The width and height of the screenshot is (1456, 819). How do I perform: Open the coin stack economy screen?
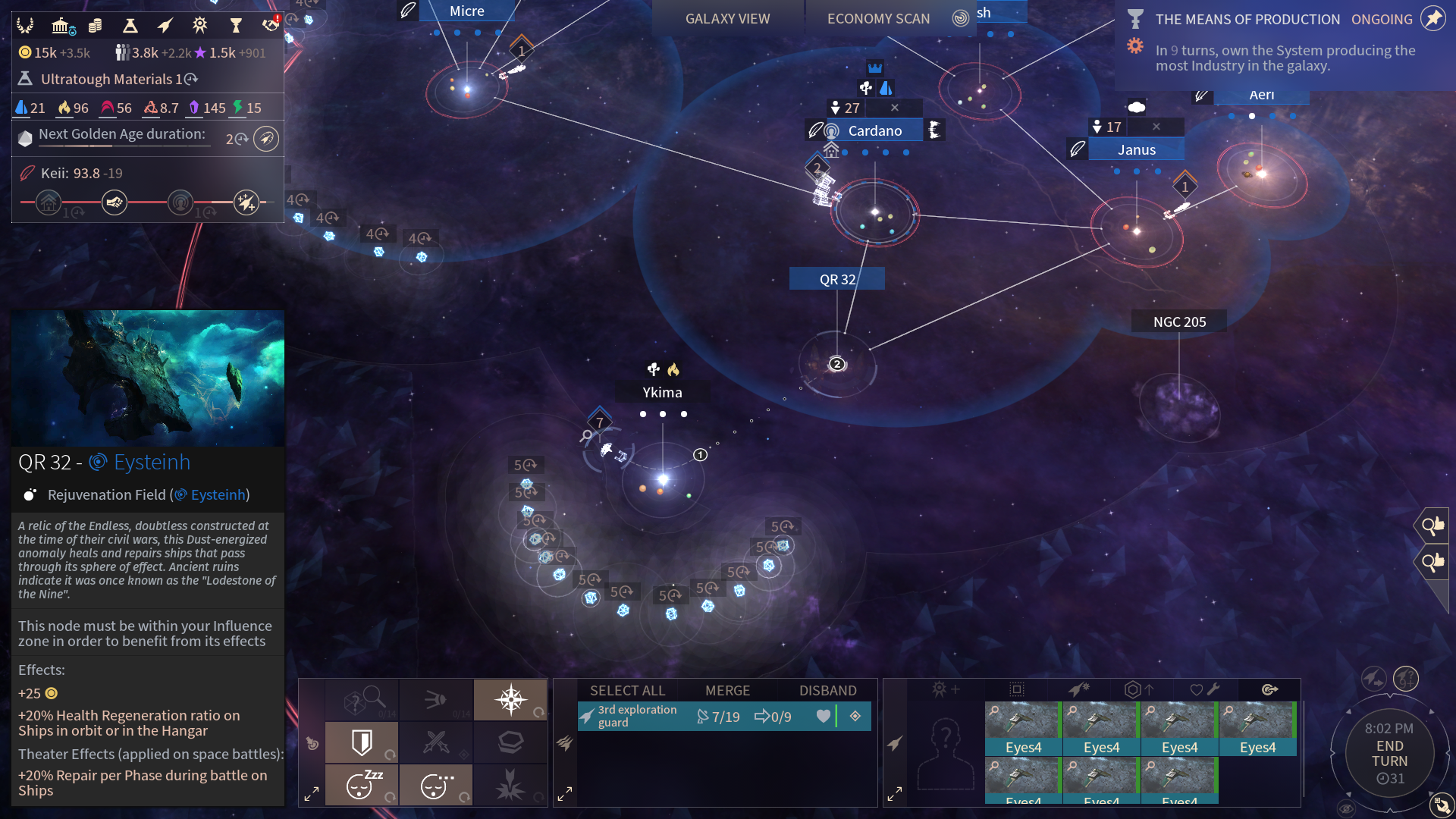click(95, 27)
